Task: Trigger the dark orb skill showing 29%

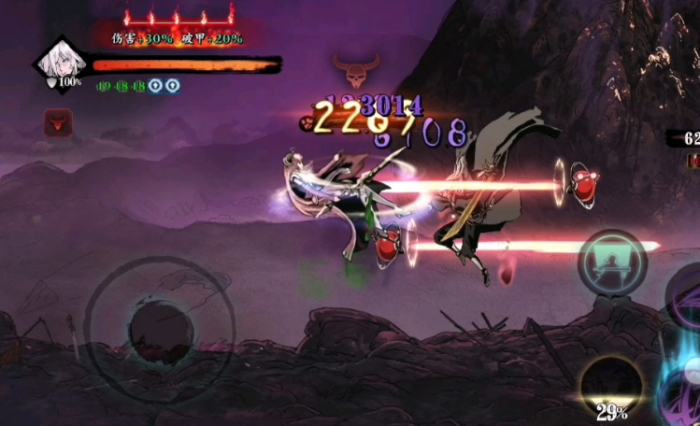Action: coord(611,385)
